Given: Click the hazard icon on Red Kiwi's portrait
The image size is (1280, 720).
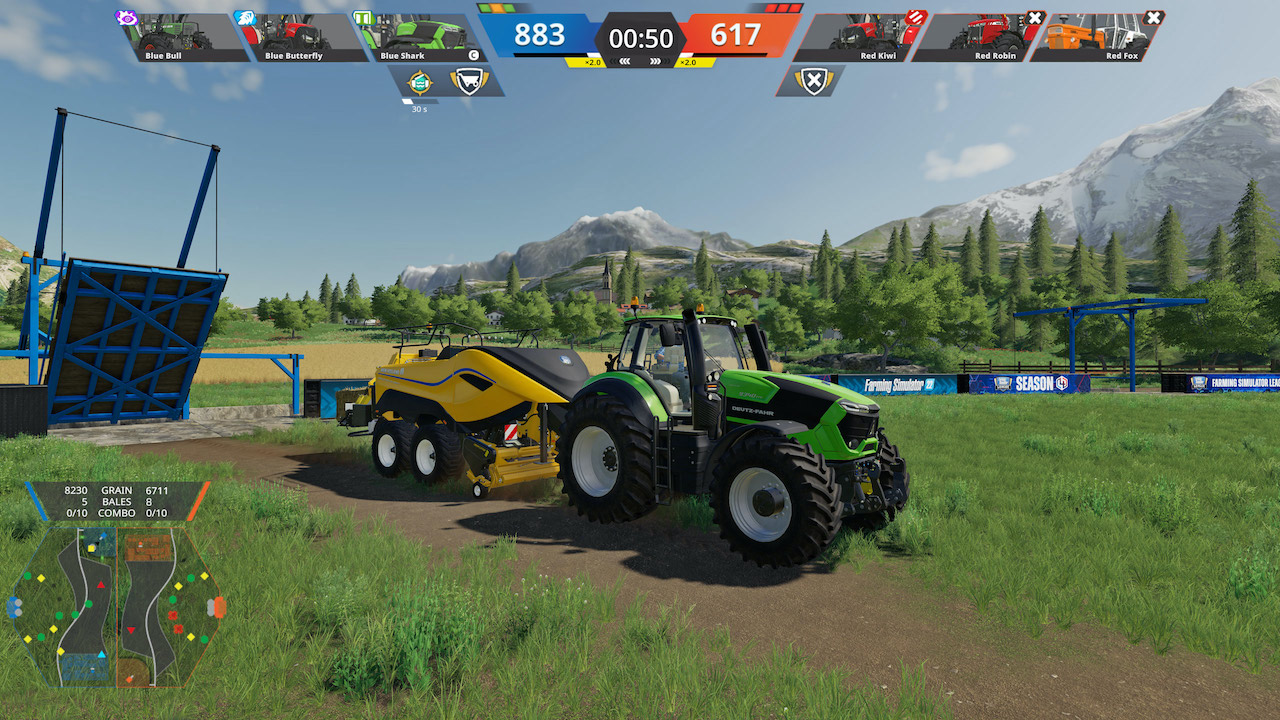Looking at the screenshot, I should coord(915,18).
